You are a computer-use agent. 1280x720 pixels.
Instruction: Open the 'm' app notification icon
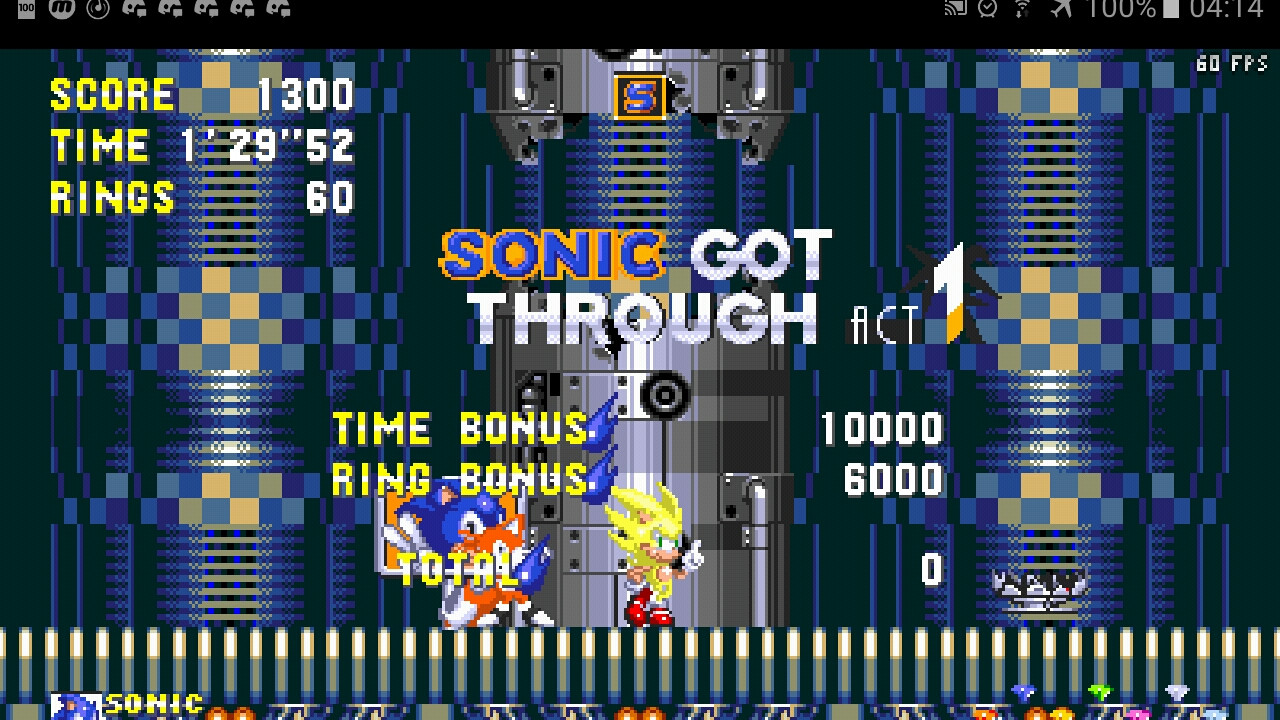pos(60,10)
